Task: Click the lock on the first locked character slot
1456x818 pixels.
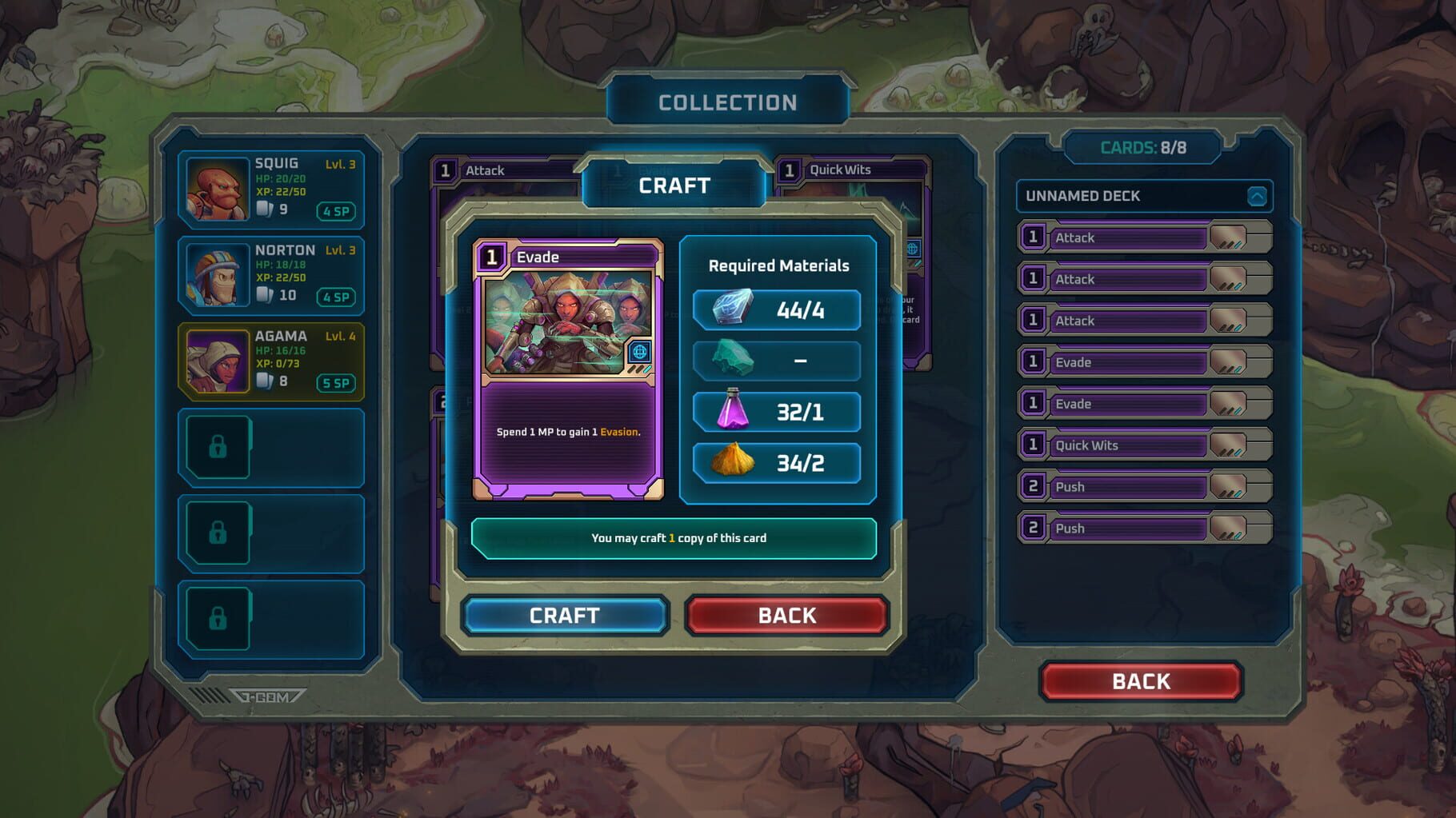Action: pos(220,445)
